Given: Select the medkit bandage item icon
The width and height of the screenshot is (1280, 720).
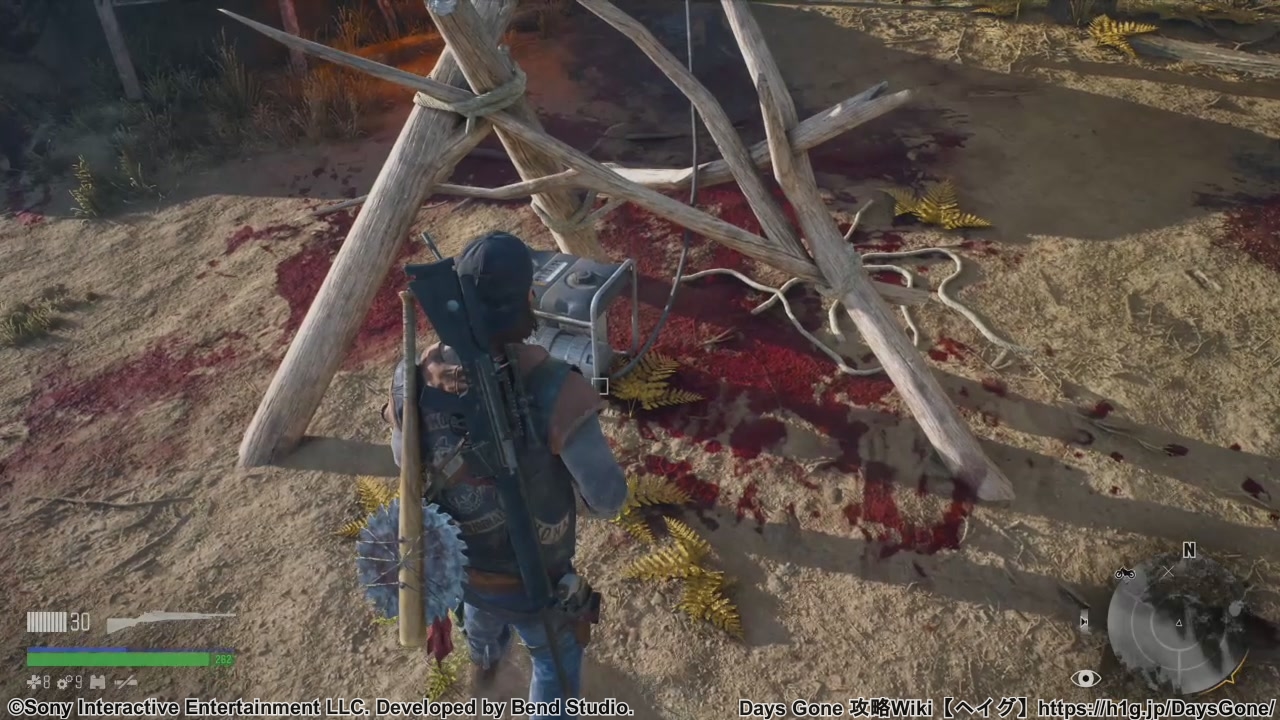Looking at the screenshot, I should tap(34, 682).
